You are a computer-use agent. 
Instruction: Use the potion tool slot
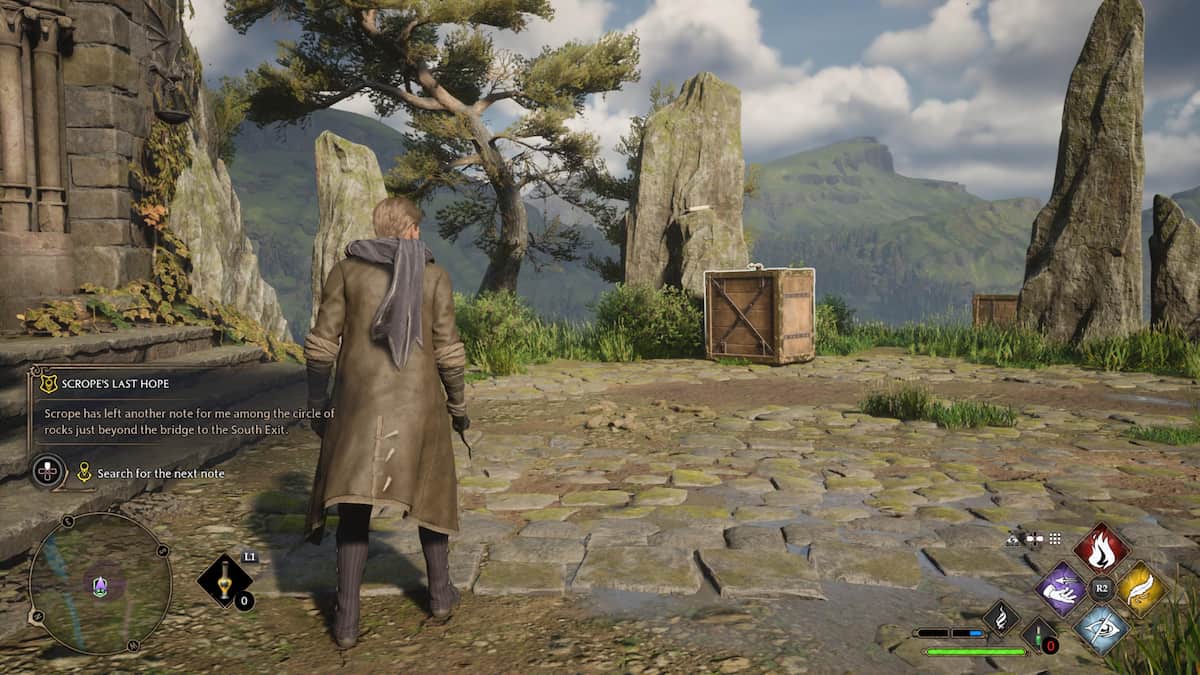tap(224, 581)
